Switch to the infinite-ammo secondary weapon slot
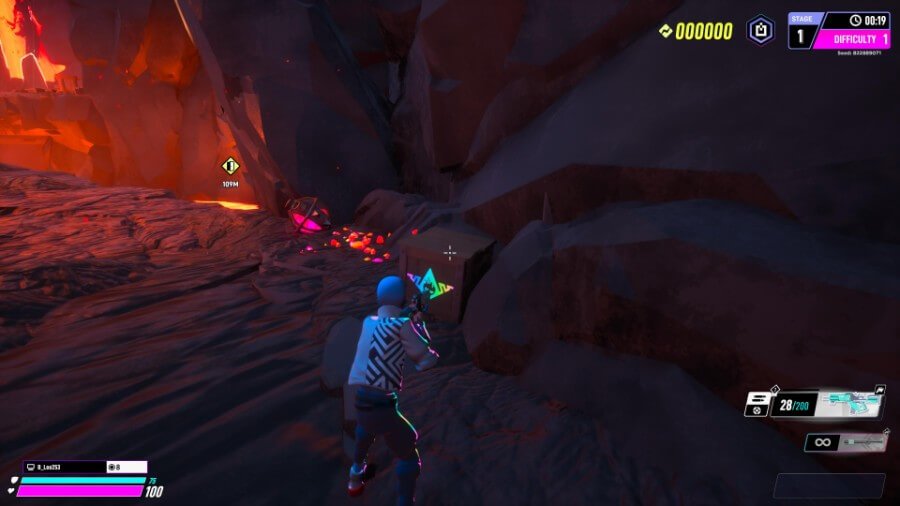This screenshot has height=506, width=900. coord(846,441)
